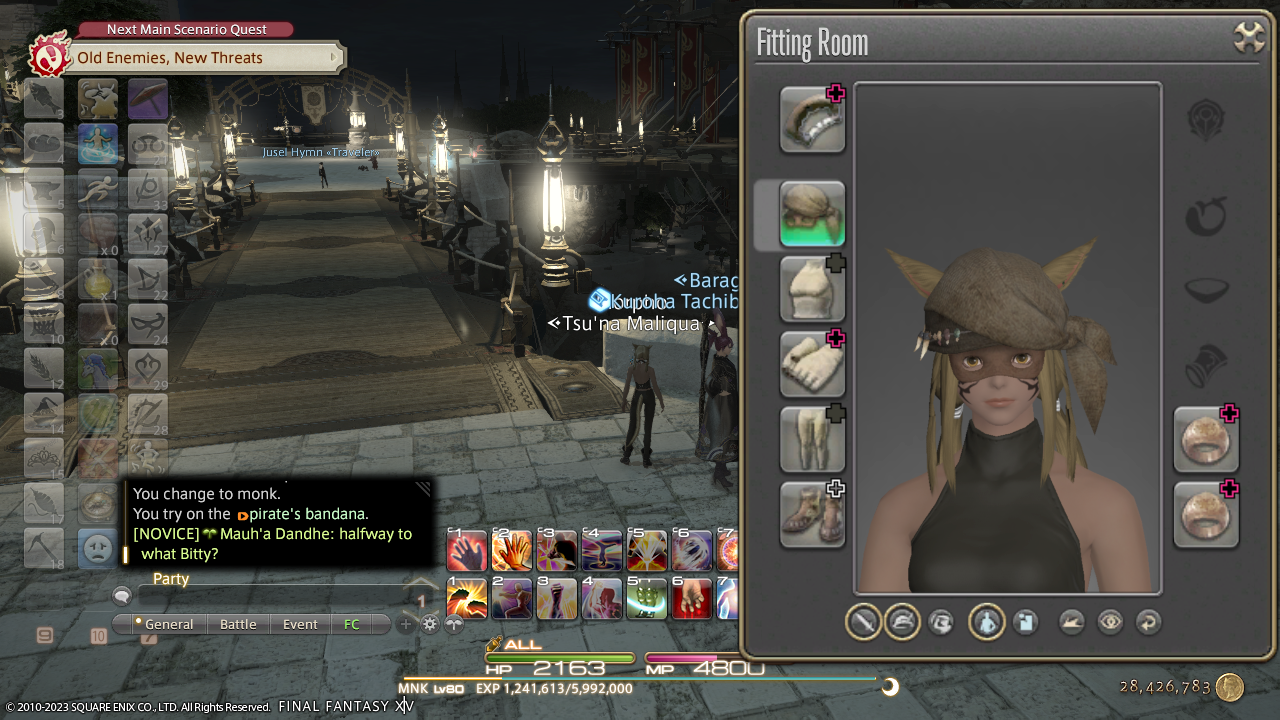Switch to the Event chat tab

tap(300, 624)
